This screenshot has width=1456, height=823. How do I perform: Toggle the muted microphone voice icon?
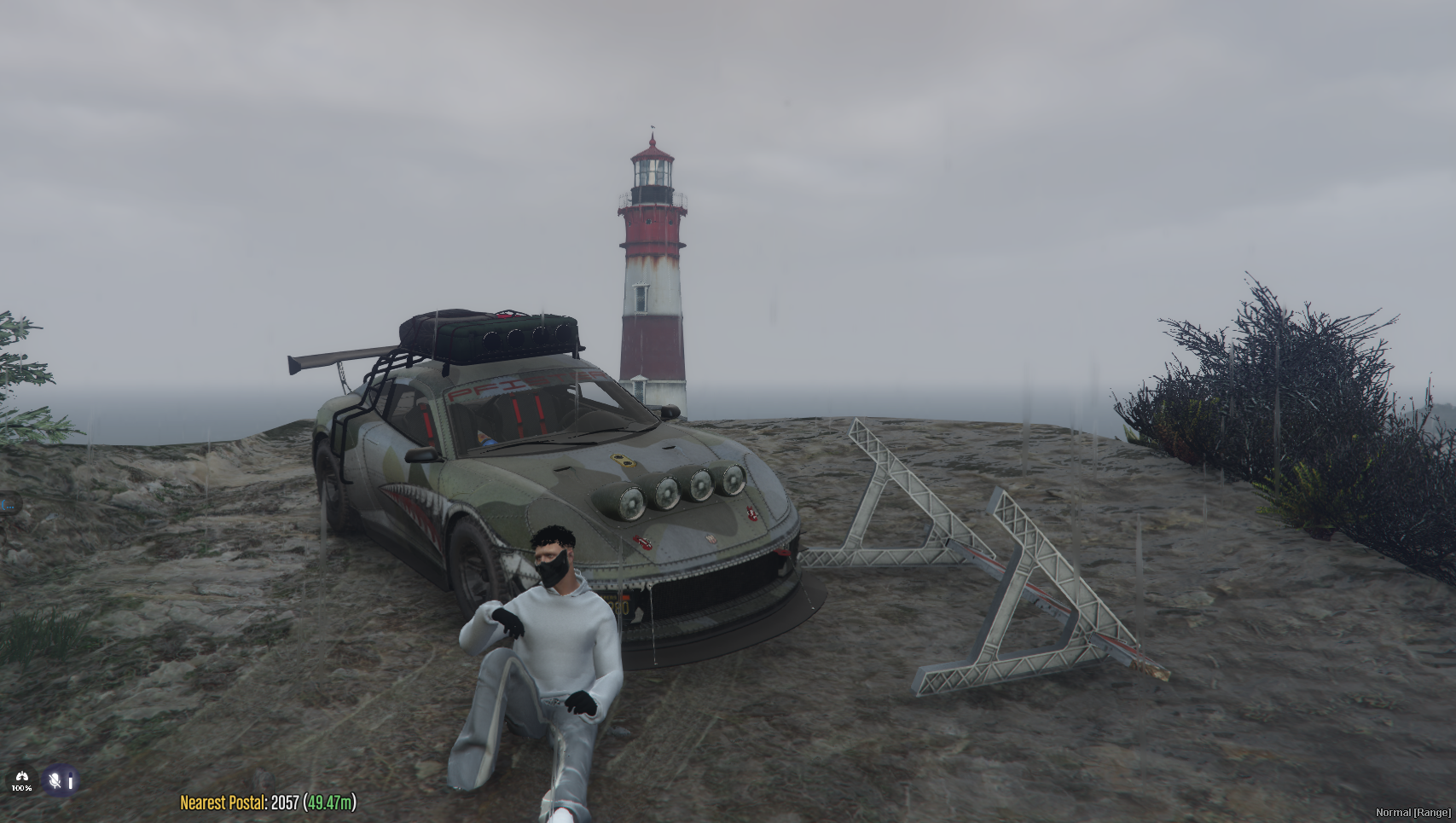click(x=56, y=780)
